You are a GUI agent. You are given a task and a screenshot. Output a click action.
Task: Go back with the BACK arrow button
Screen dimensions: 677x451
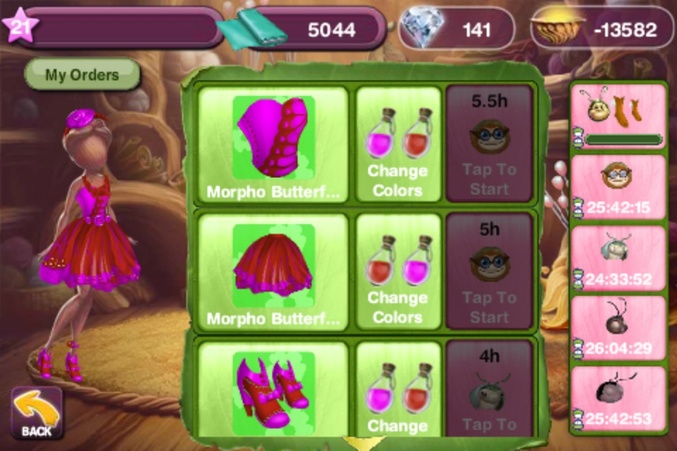(36, 413)
